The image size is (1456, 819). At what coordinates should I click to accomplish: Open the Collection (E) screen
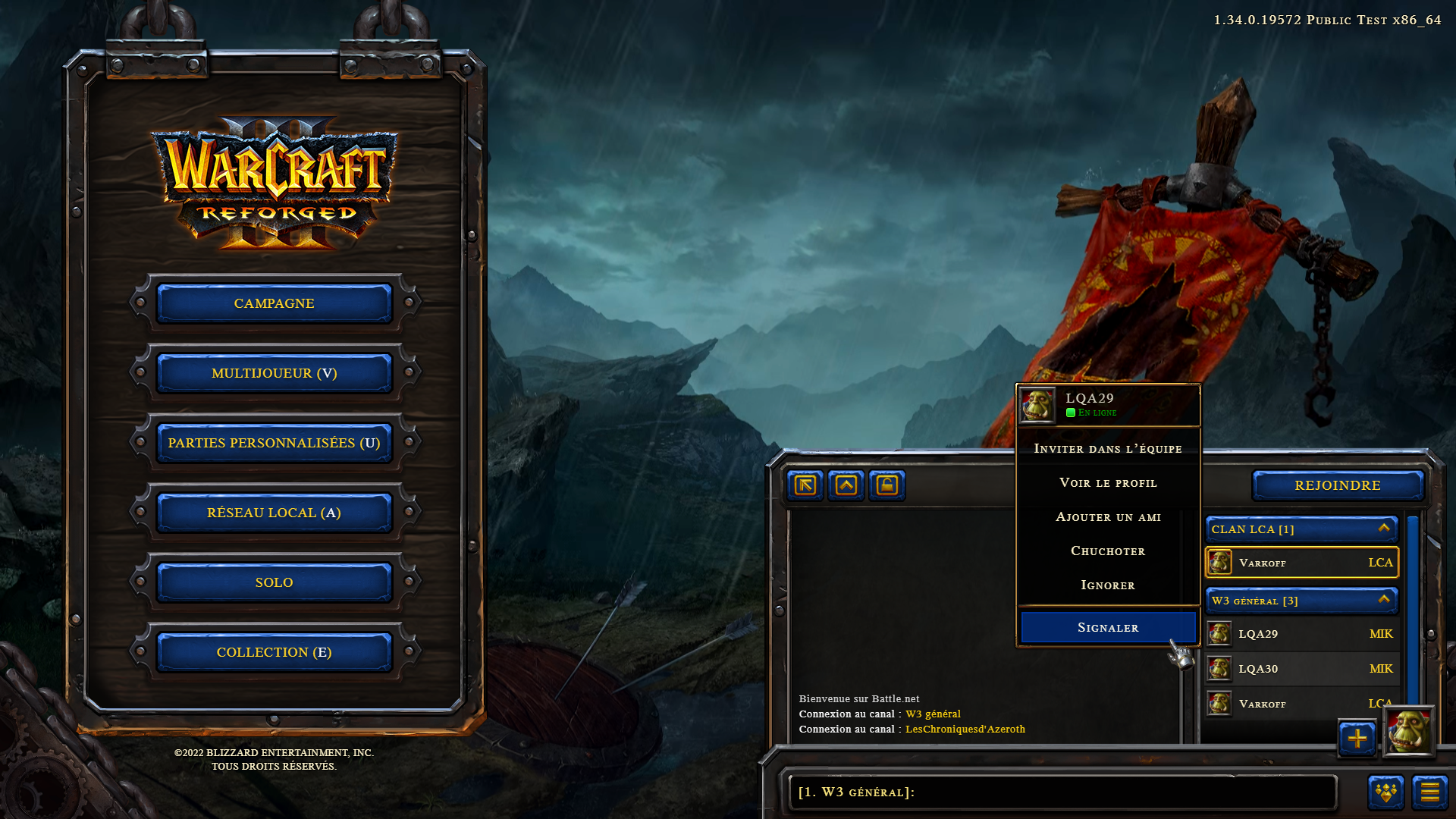(x=274, y=652)
